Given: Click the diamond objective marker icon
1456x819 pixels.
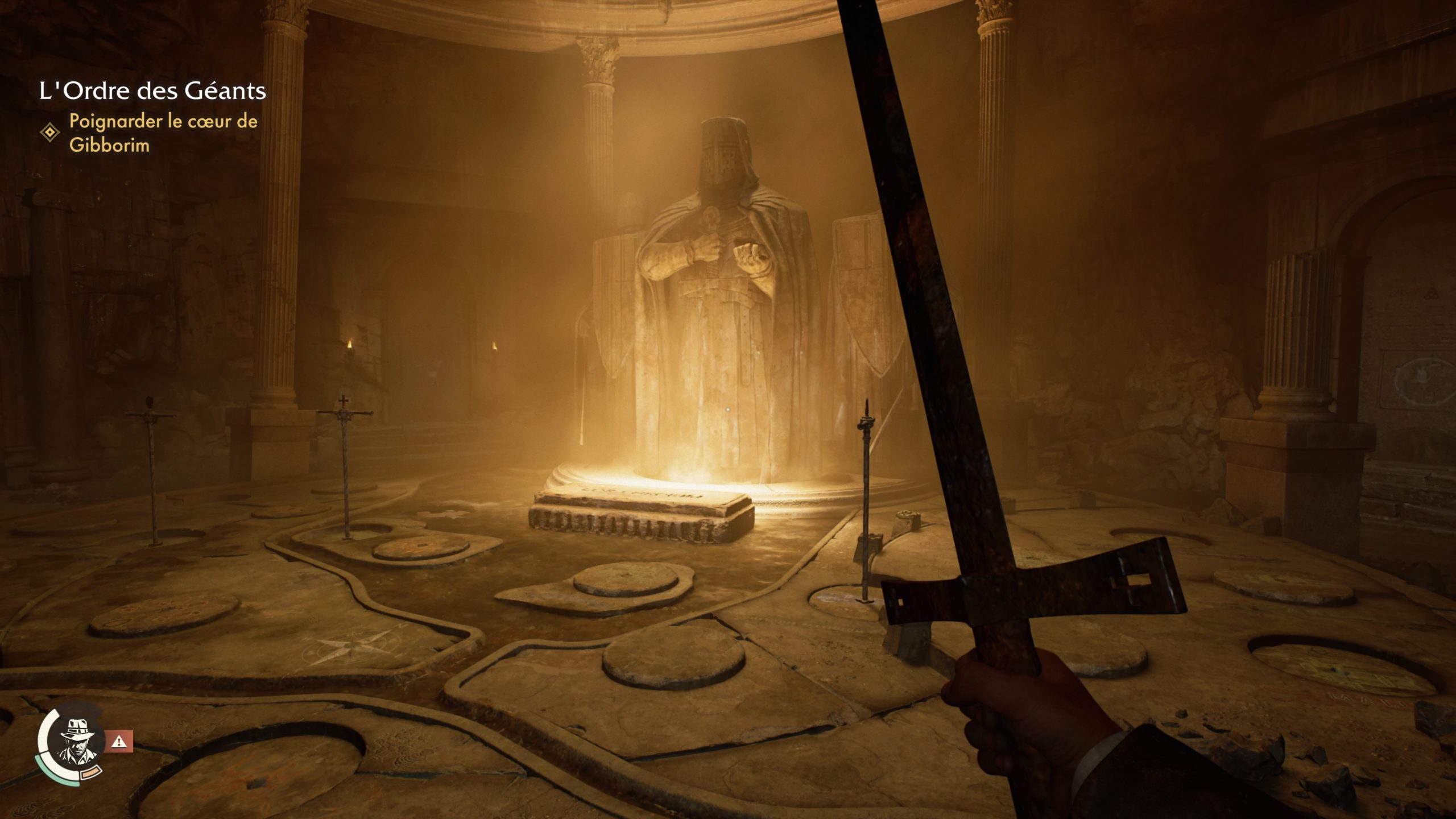Looking at the screenshot, I should click(x=50, y=133).
